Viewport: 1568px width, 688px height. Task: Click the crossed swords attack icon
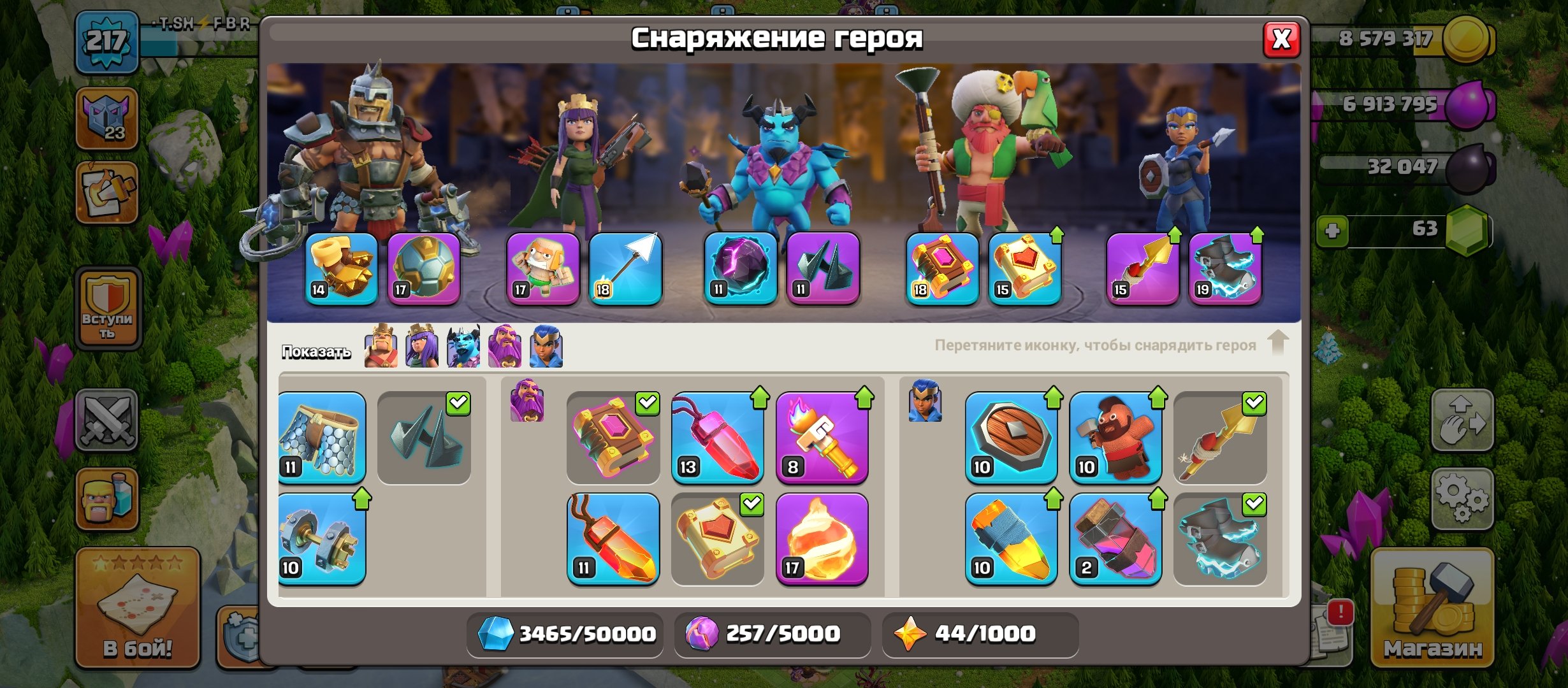(x=106, y=420)
